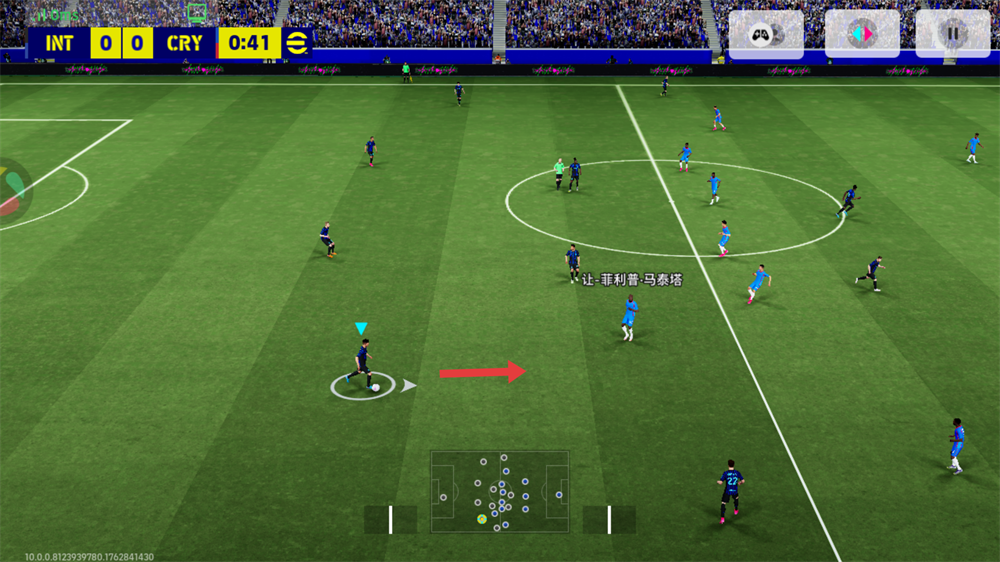Tap the cyan and pink arrows button
Viewport: 1000px width, 562px height.
click(861, 34)
